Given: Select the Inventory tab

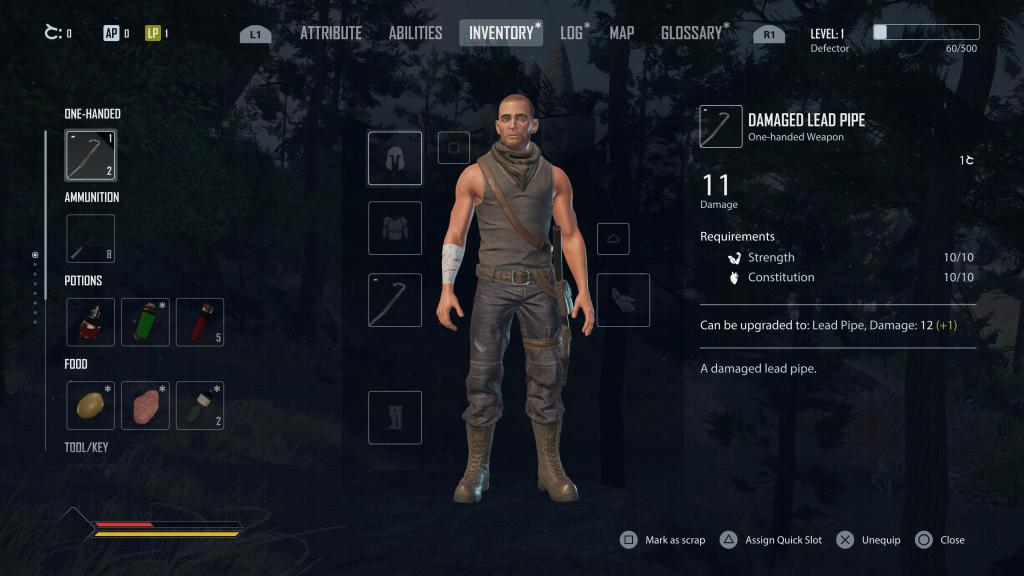Looking at the screenshot, I should tap(501, 33).
